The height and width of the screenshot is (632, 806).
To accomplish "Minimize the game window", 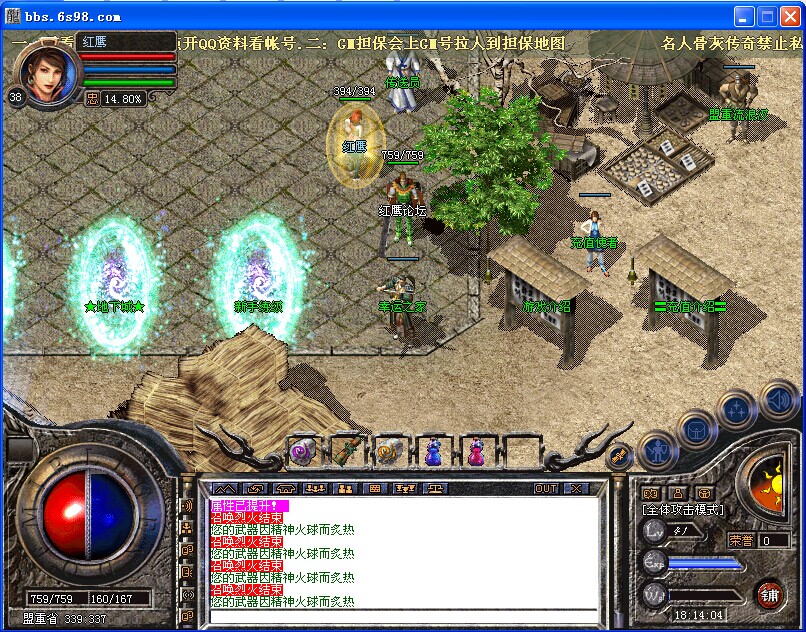I will pyautogui.click(x=743, y=16).
